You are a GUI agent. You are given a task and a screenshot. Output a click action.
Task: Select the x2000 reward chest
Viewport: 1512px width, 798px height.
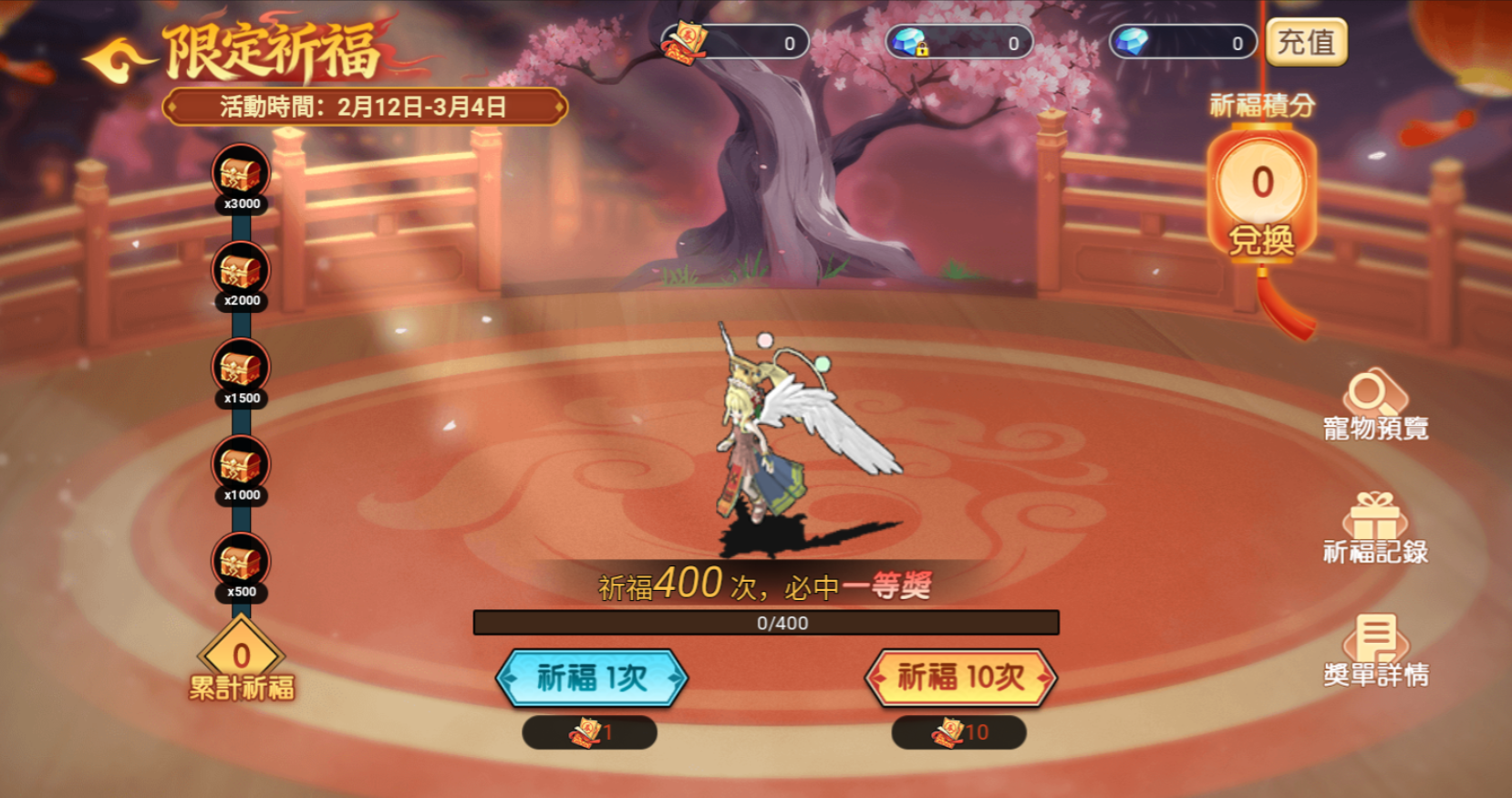click(x=241, y=271)
